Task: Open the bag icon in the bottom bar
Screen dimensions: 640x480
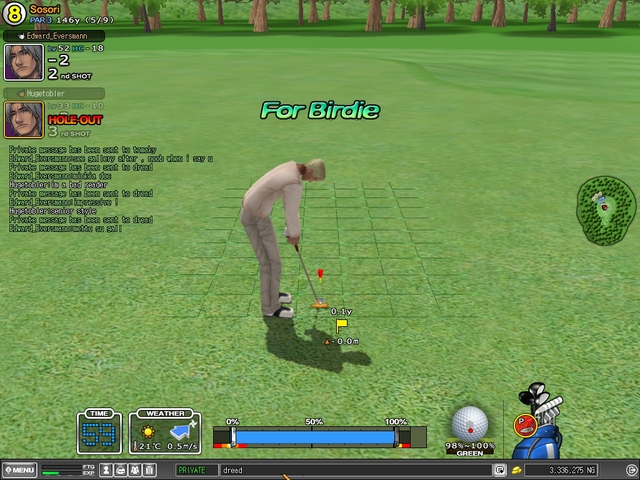Action: (x=120, y=470)
